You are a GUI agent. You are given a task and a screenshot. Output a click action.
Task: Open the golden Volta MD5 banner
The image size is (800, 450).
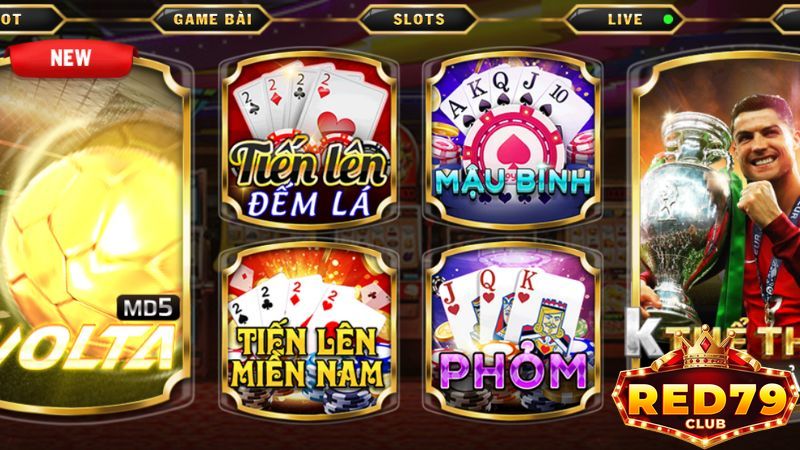(95, 240)
